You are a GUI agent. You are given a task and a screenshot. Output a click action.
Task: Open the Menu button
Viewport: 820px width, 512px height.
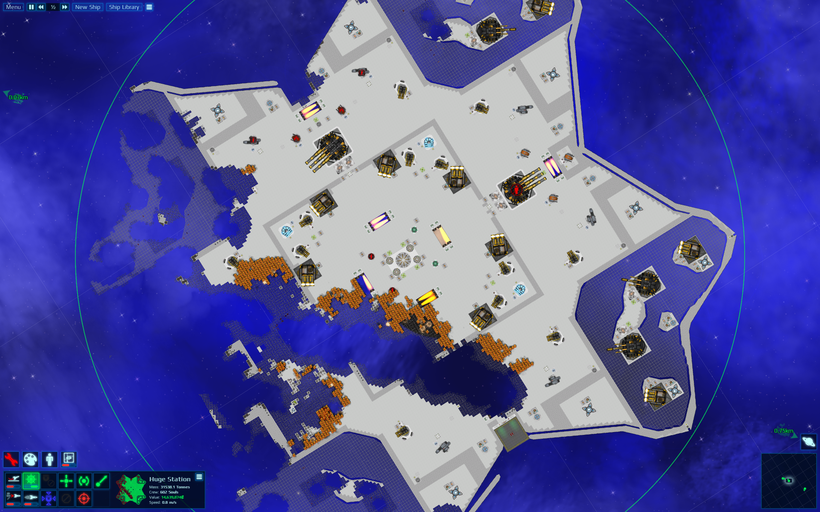tap(12, 7)
